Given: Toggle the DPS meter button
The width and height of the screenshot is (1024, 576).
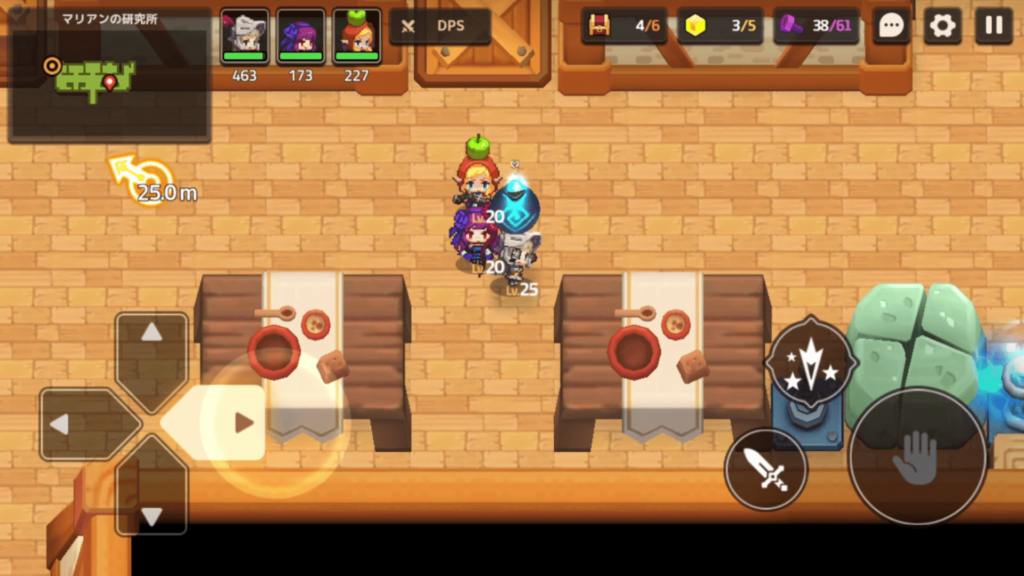Looking at the screenshot, I should click(x=440, y=26).
